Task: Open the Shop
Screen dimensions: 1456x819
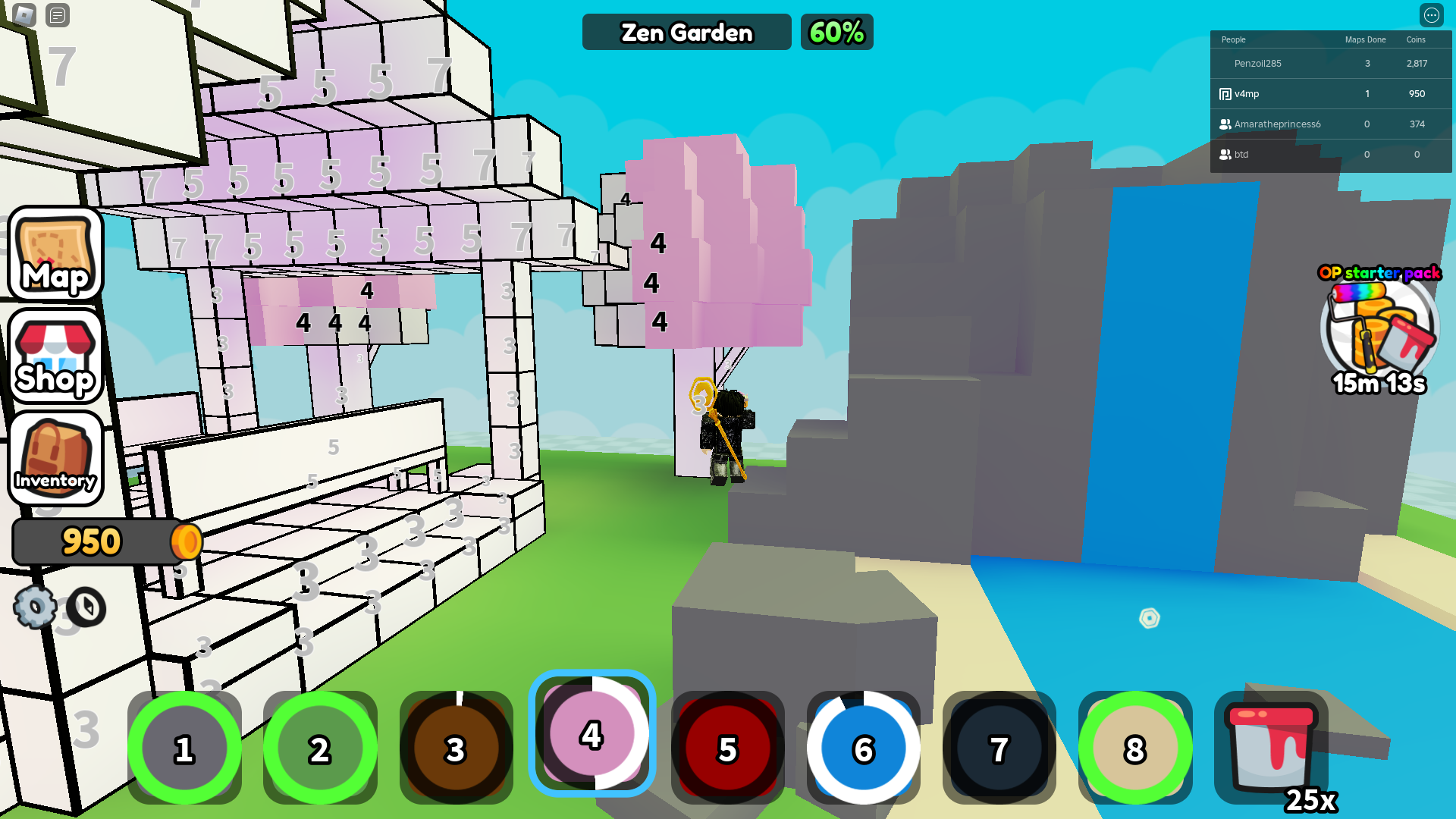Action: coord(55,356)
